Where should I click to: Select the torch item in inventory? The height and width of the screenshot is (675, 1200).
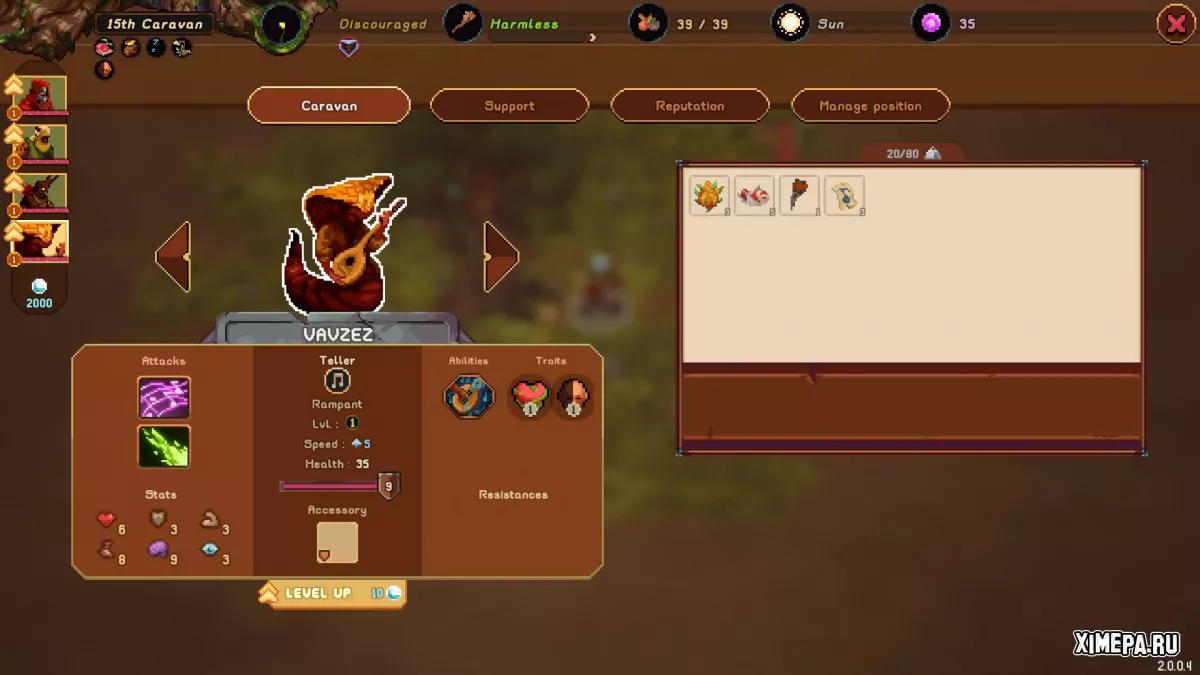799,196
